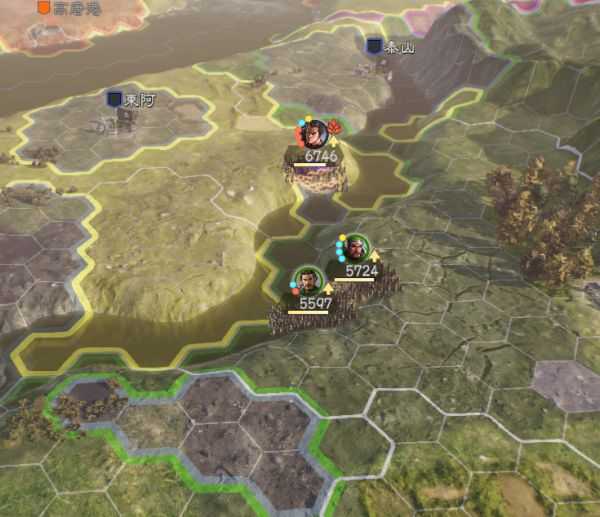Select the army unit with 6746 troops

(316, 134)
